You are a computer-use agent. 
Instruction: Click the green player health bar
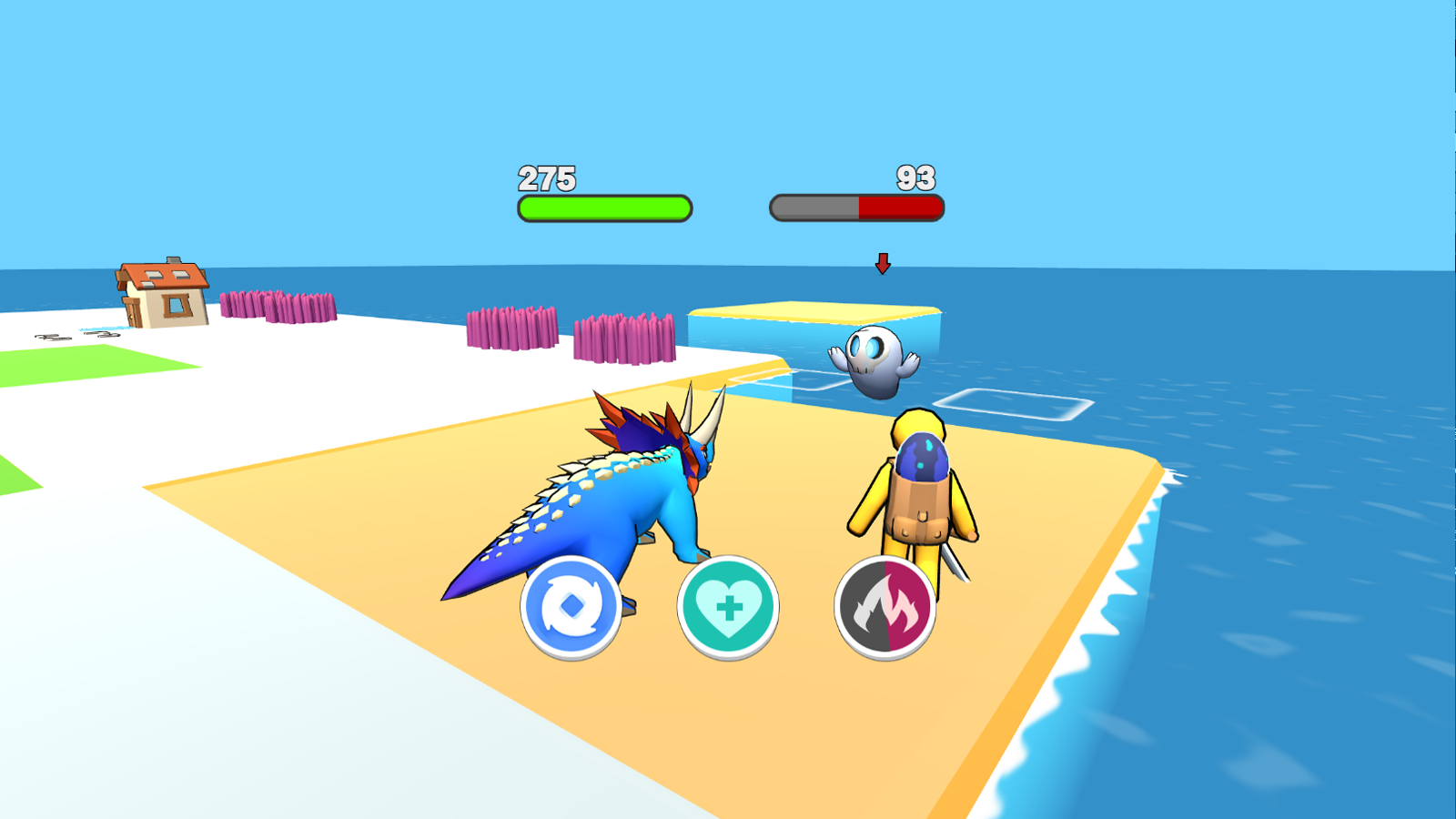tap(603, 207)
